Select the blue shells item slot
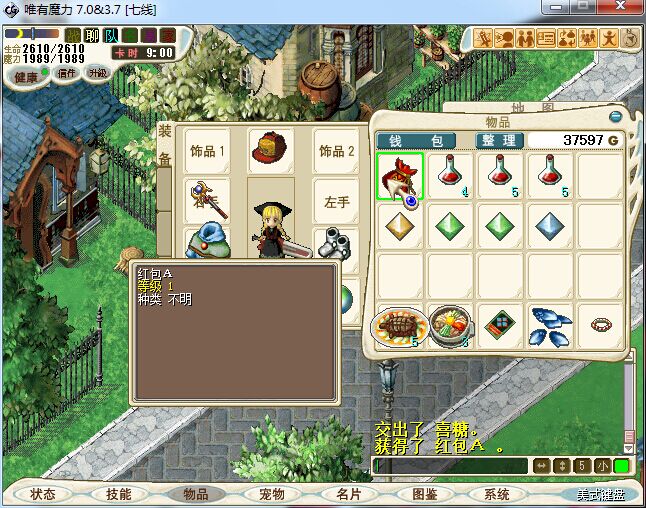This screenshot has width=646, height=508. pyautogui.click(x=551, y=324)
